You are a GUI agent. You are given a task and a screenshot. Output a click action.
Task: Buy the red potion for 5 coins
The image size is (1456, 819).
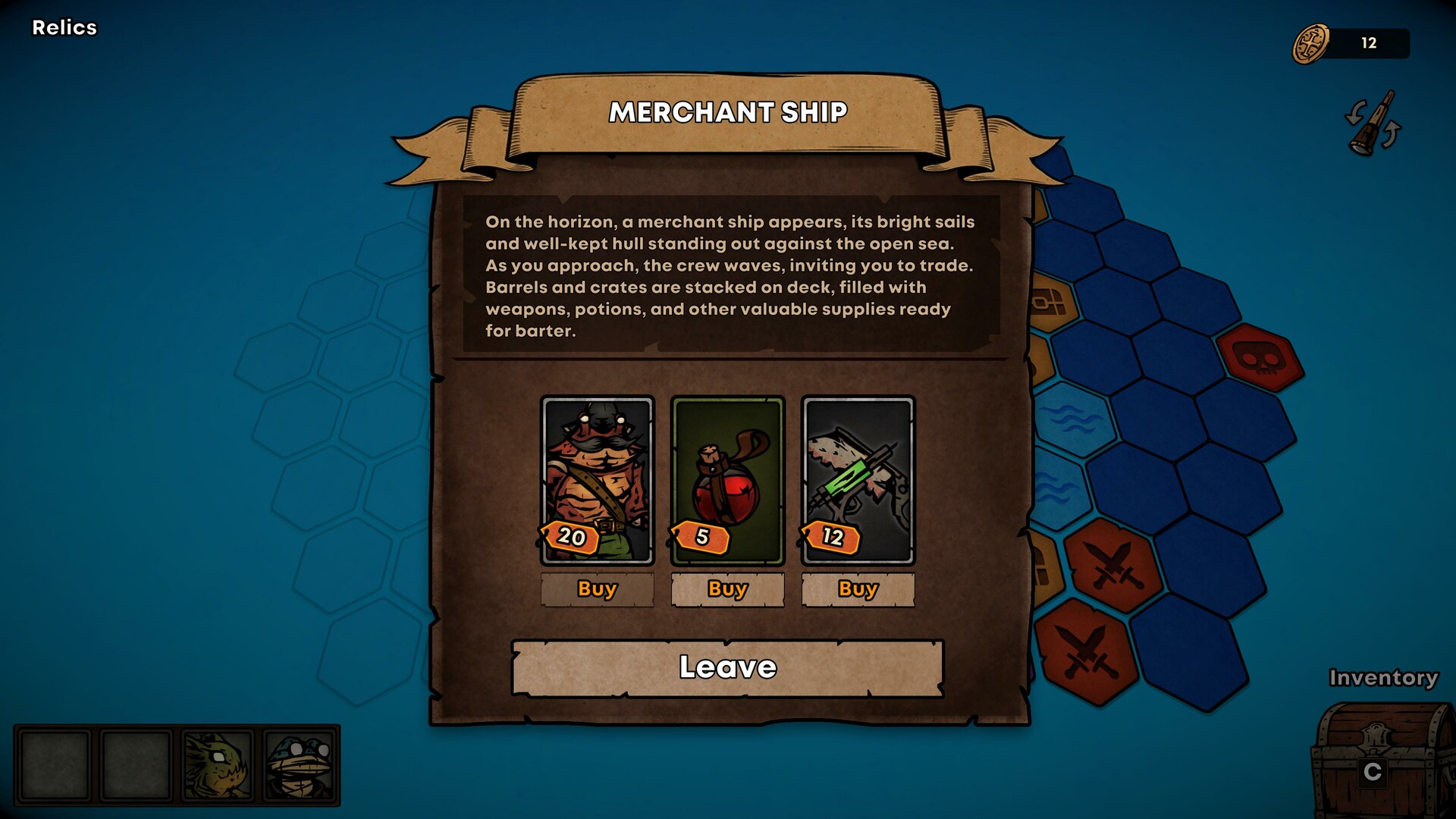click(x=727, y=589)
